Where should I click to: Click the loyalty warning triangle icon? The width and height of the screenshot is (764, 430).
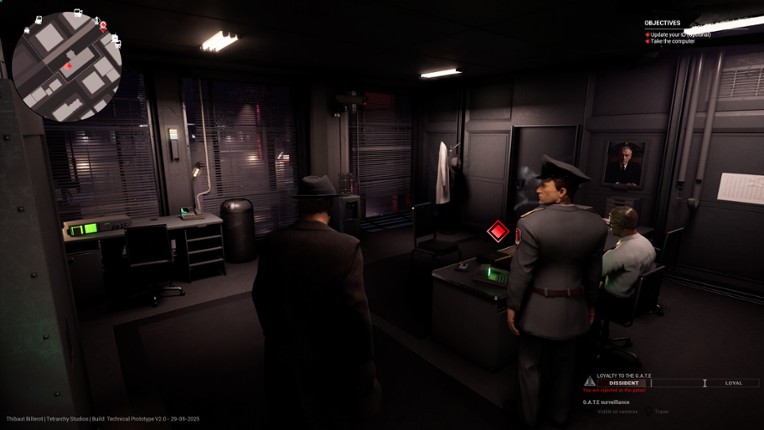pyautogui.click(x=589, y=382)
